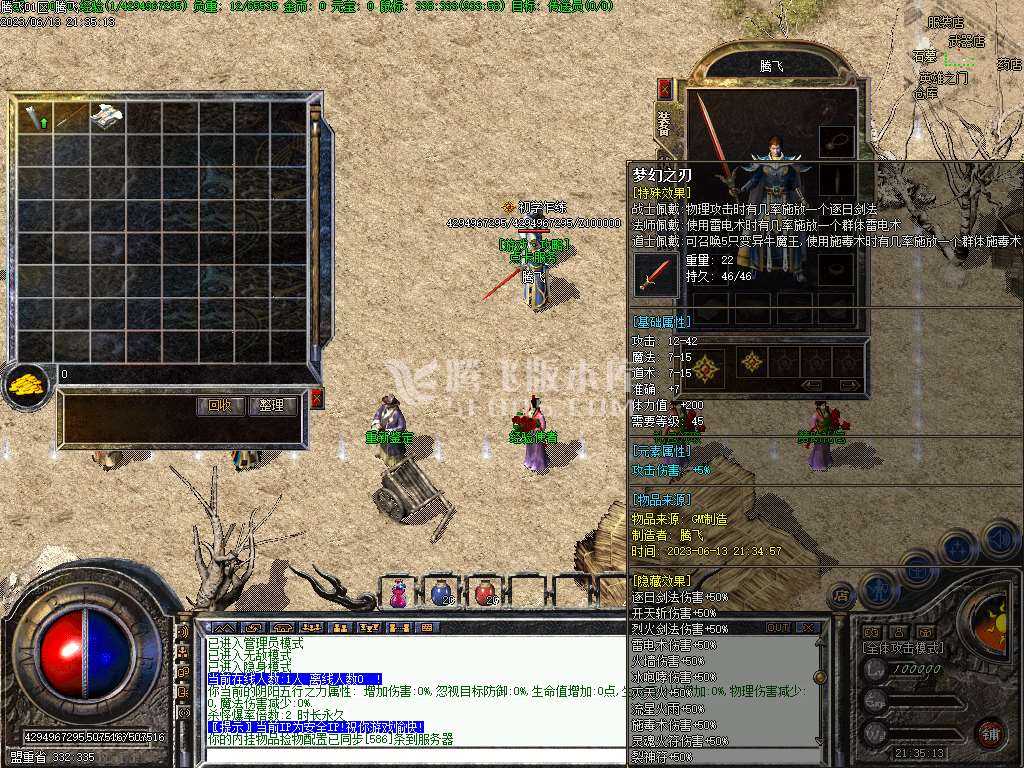This screenshot has height=768, width=1024.
Task: Close the character equipment window
Action: pyautogui.click(x=664, y=89)
